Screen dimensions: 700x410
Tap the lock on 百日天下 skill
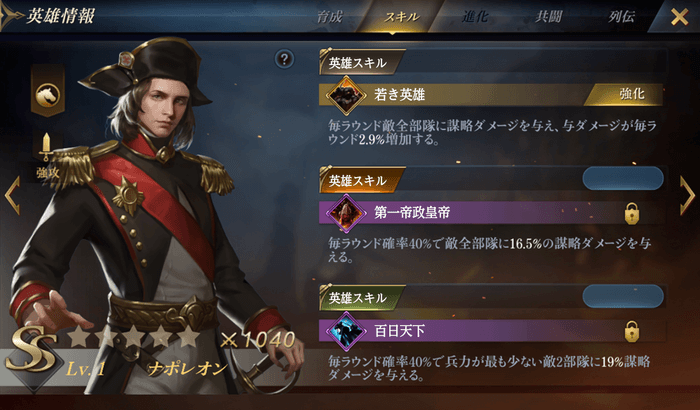632,330
